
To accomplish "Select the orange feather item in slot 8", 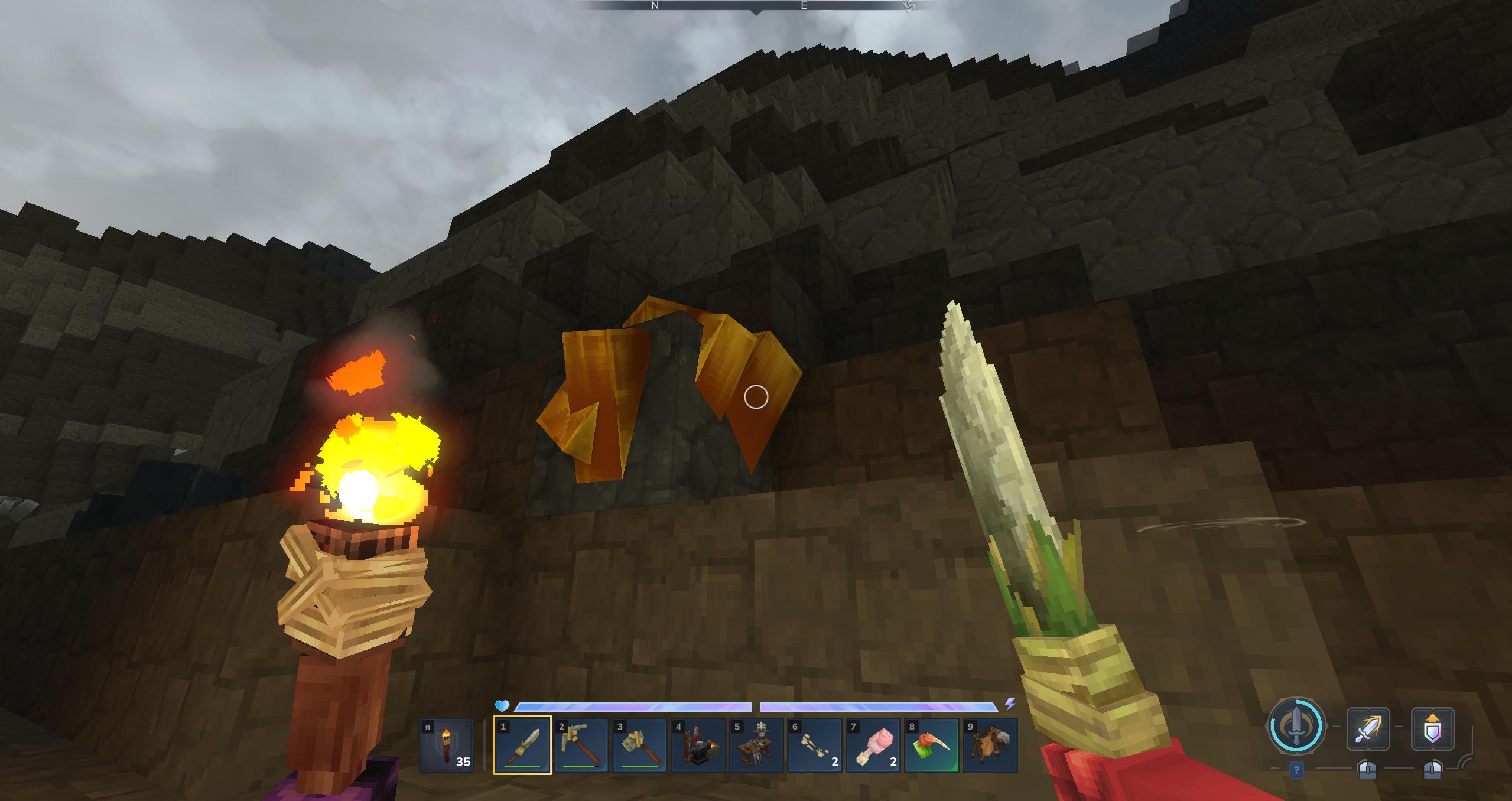I will pos(932,745).
